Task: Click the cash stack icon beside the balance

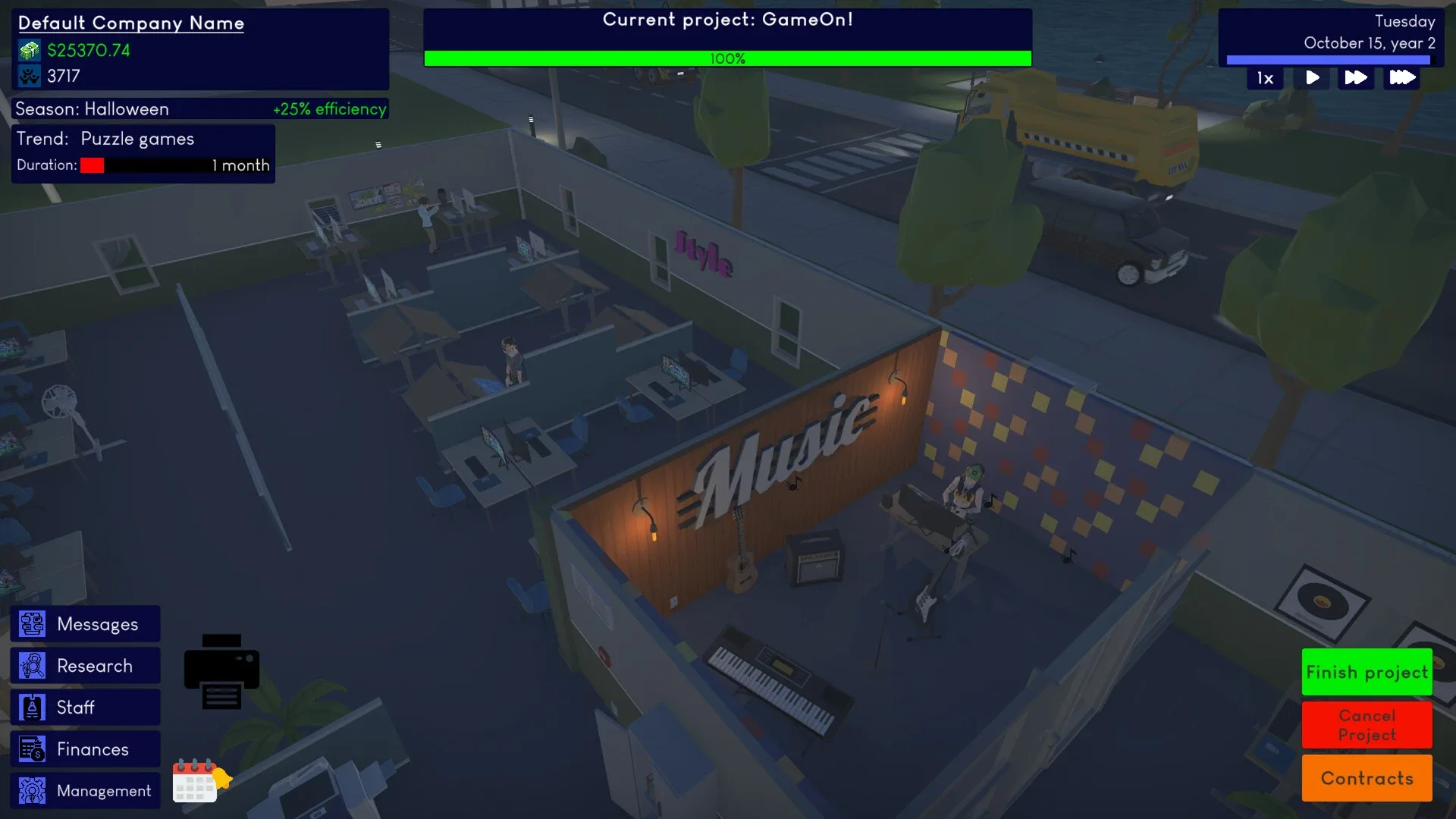Action: point(27,50)
